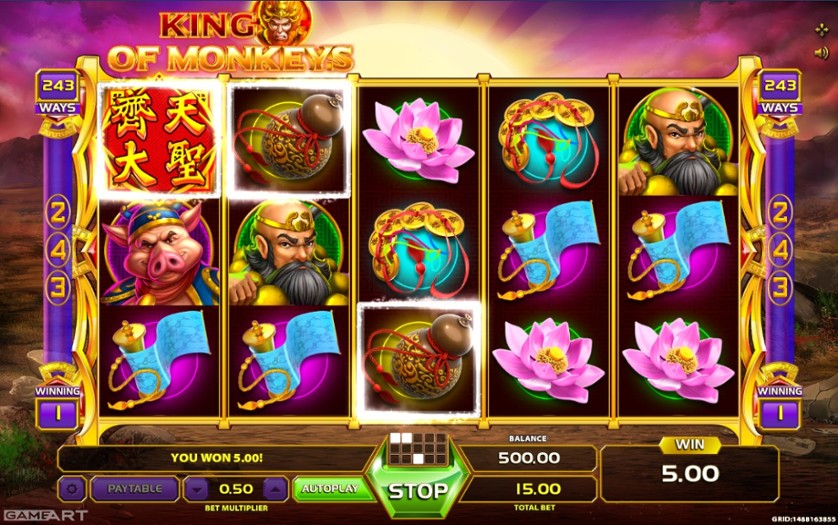Toggle fullscreen with the arrows icon
This screenshot has height=525, width=838.
(822, 28)
